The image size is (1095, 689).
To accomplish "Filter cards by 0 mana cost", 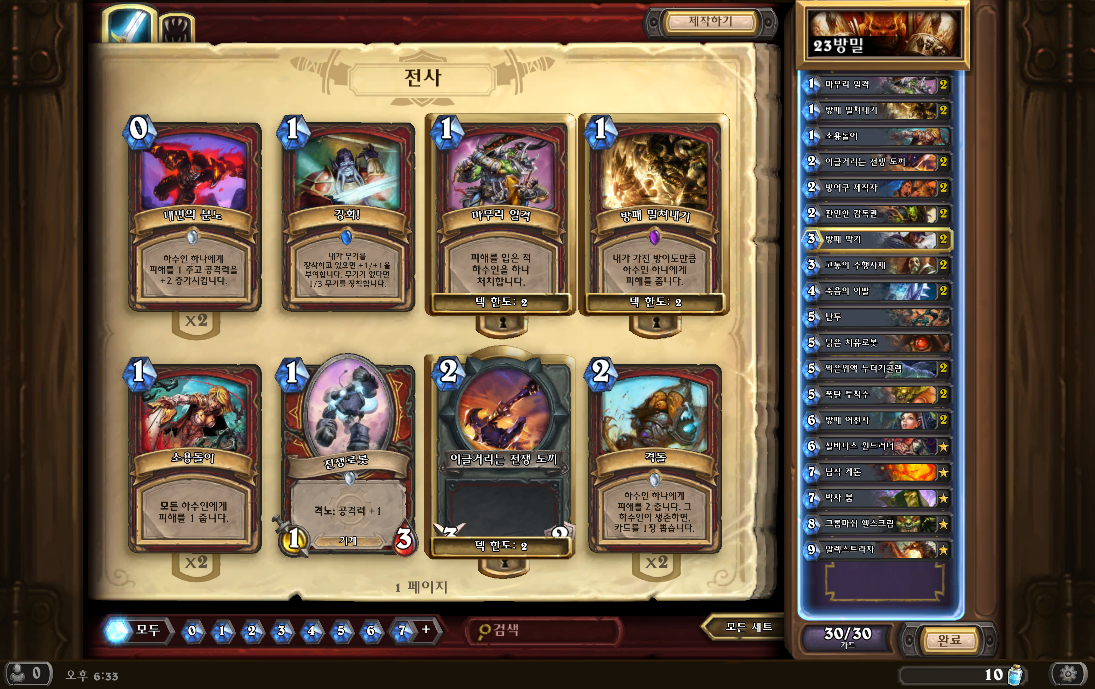I will pyautogui.click(x=193, y=631).
